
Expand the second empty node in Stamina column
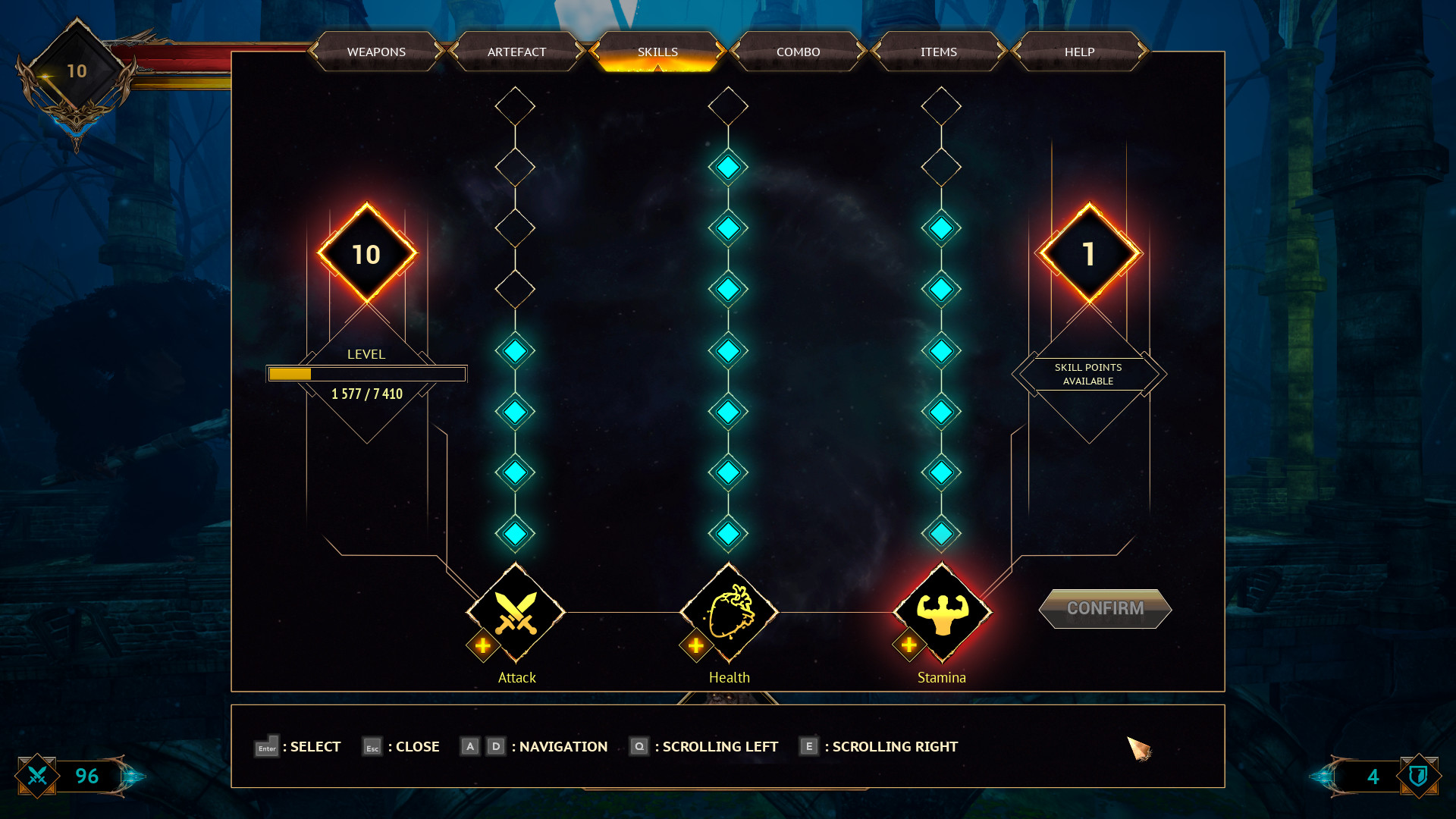pos(941,165)
